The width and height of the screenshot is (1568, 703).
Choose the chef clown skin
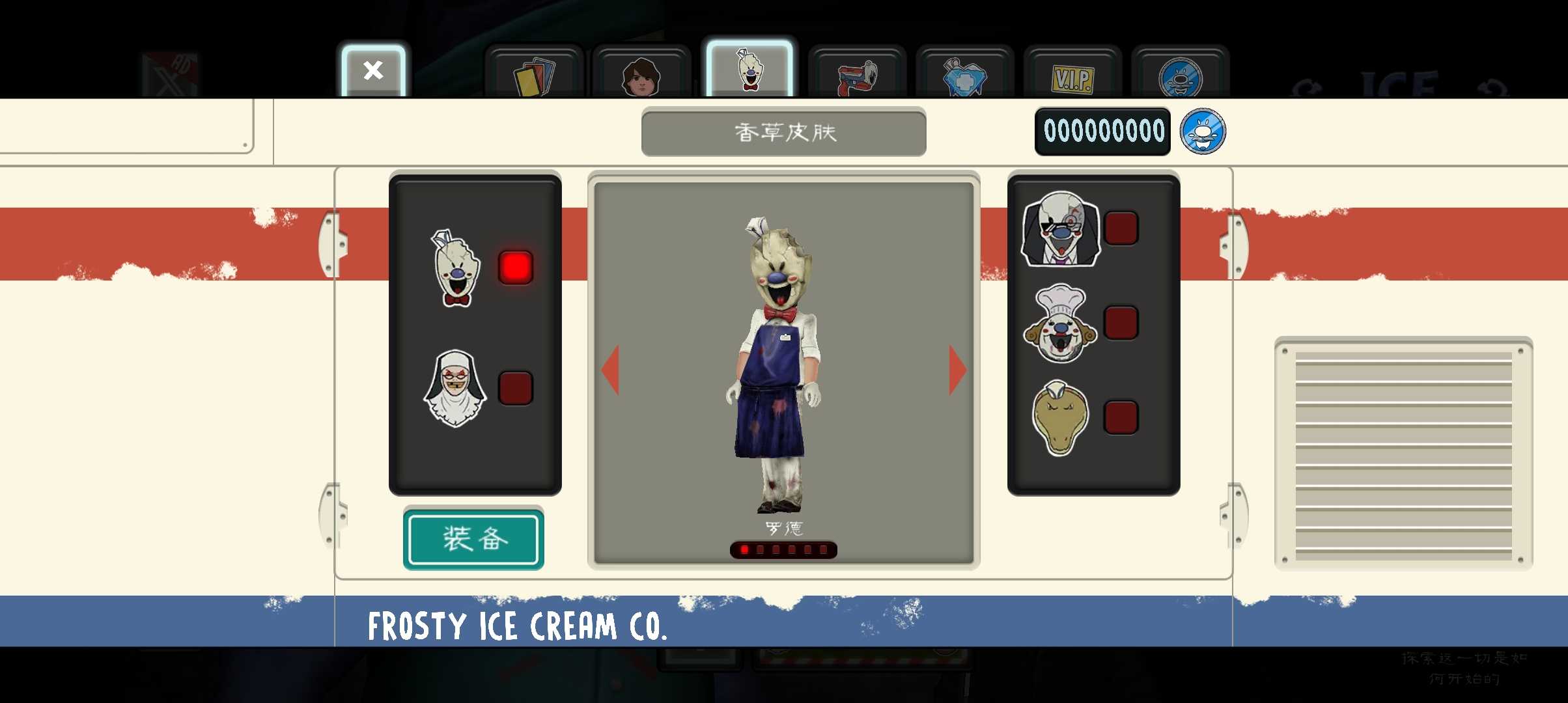tap(1060, 324)
